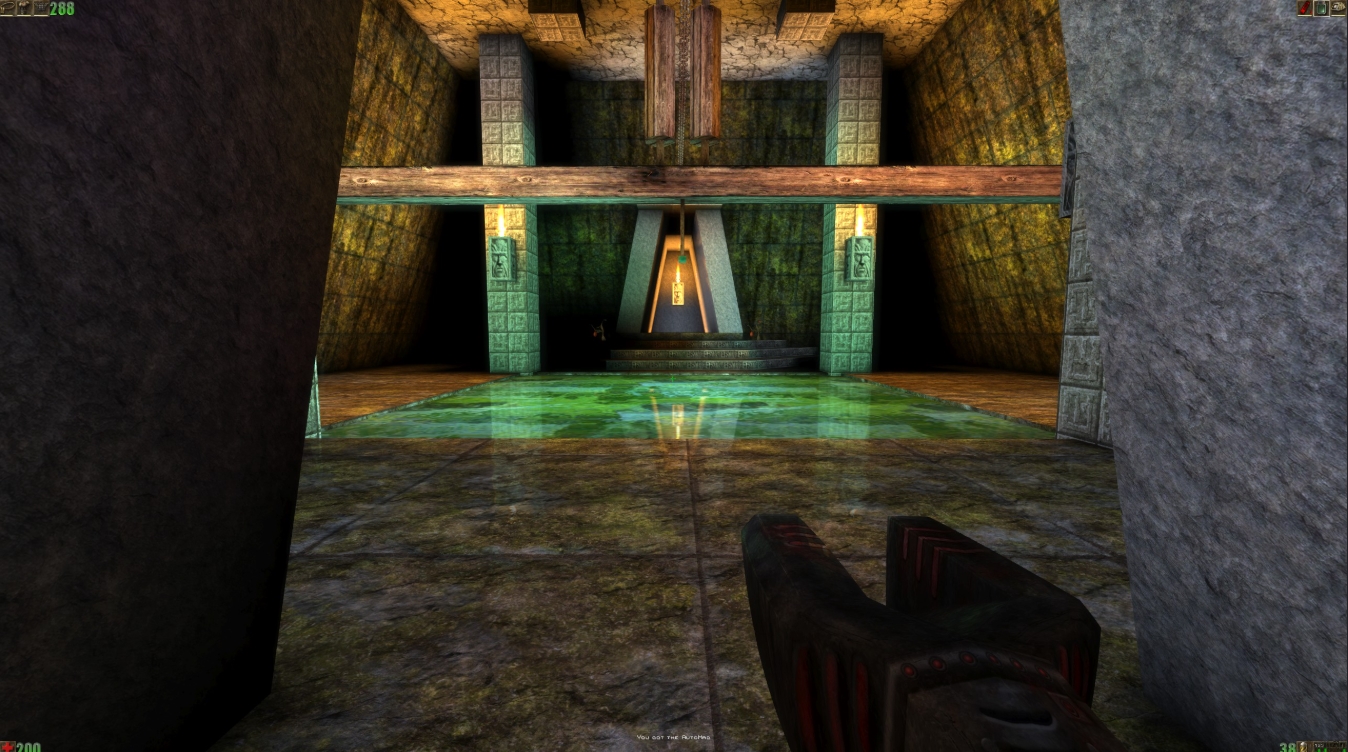
Task: Click the green armor value reading 288
Action: (x=62, y=8)
